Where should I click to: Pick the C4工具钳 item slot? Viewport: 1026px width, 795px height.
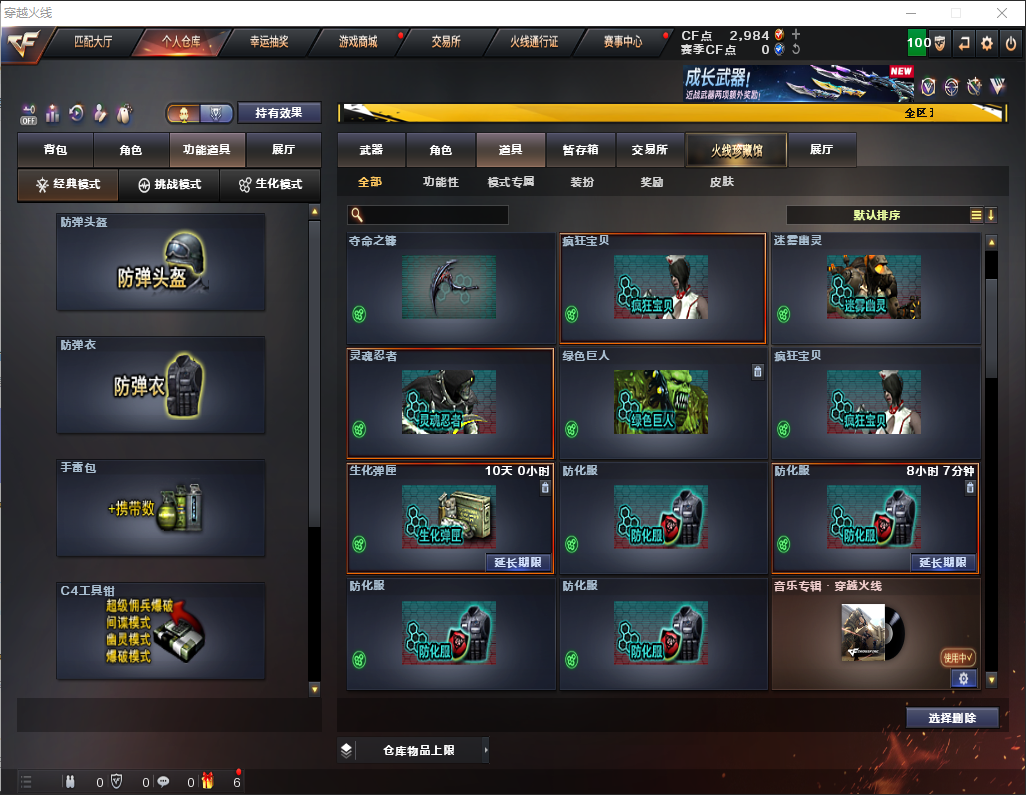(x=161, y=631)
